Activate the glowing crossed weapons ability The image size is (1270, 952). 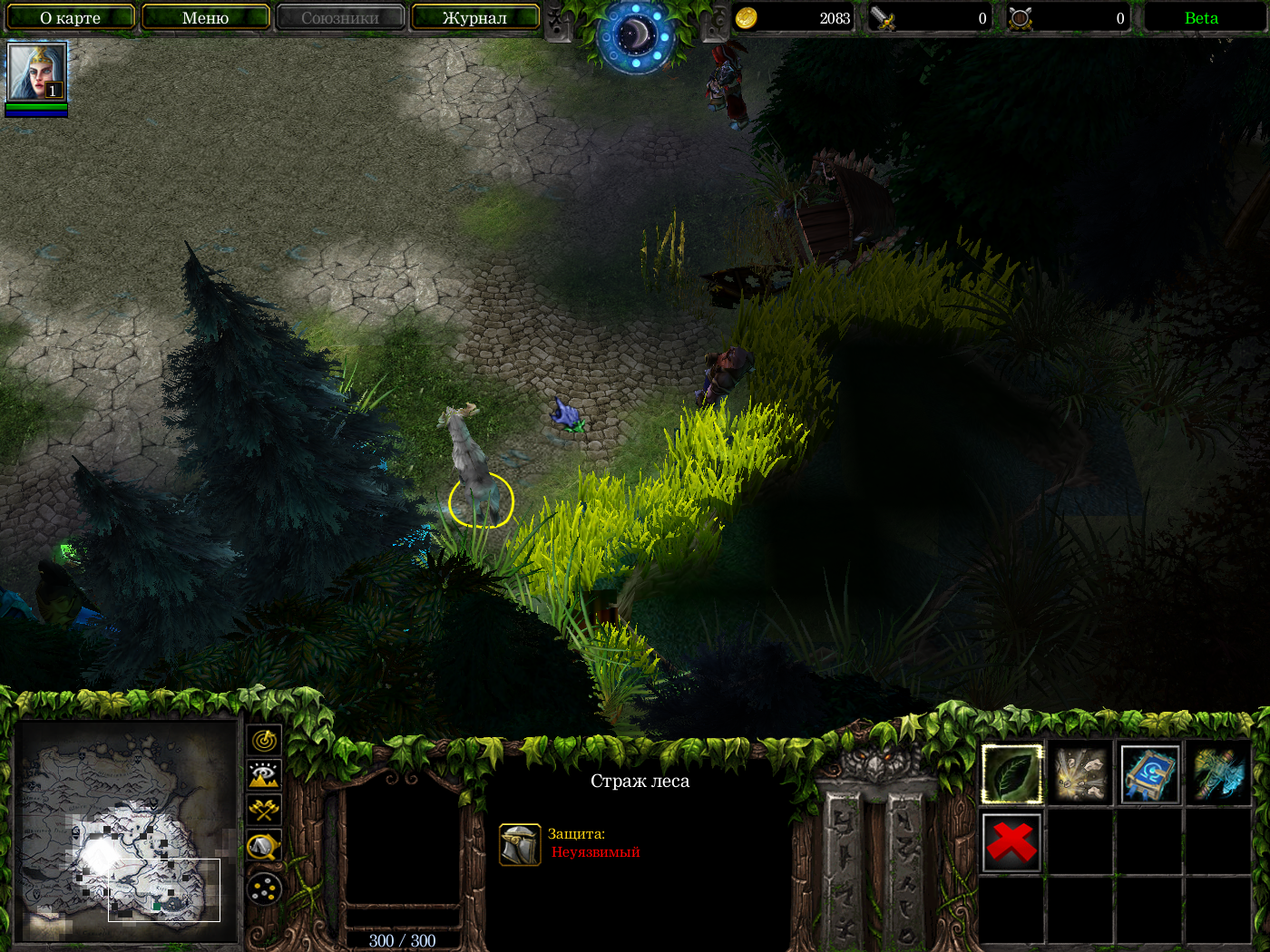click(1218, 774)
